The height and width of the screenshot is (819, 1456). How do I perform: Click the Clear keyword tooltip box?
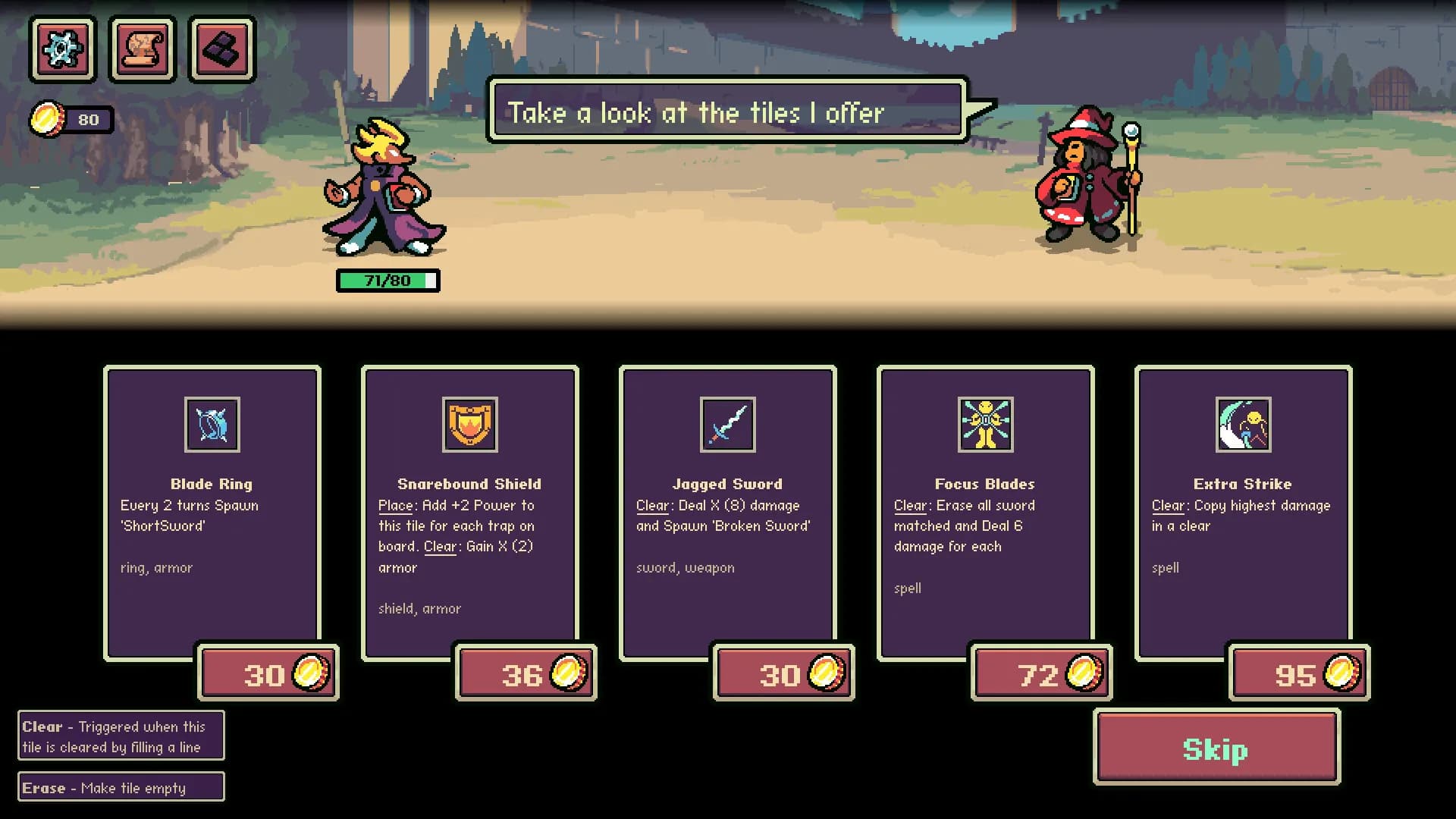[x=120, y=736]
